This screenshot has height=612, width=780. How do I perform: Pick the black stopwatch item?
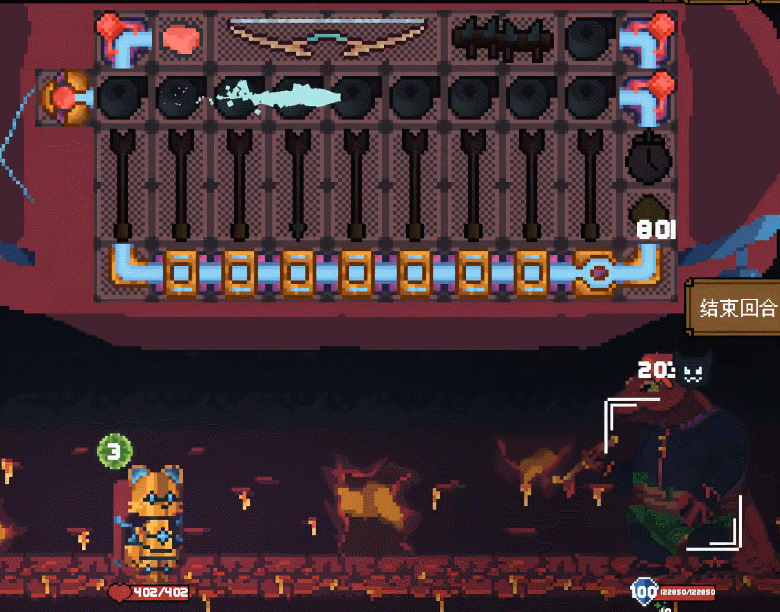[x=646, y=155]
